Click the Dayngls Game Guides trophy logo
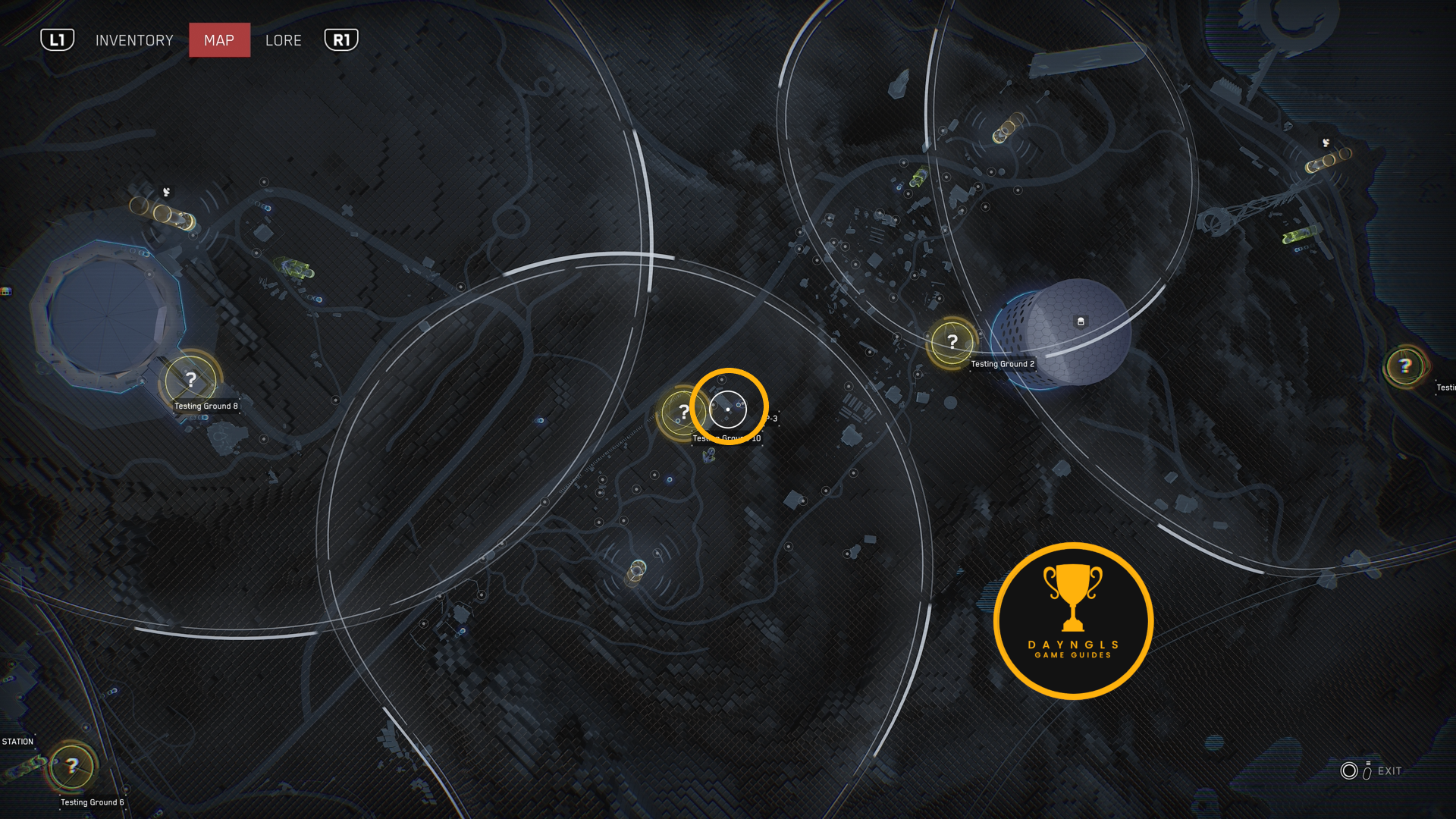Image resolution: width=1456 pixels, height=819 pixels. click(1073, 620)
